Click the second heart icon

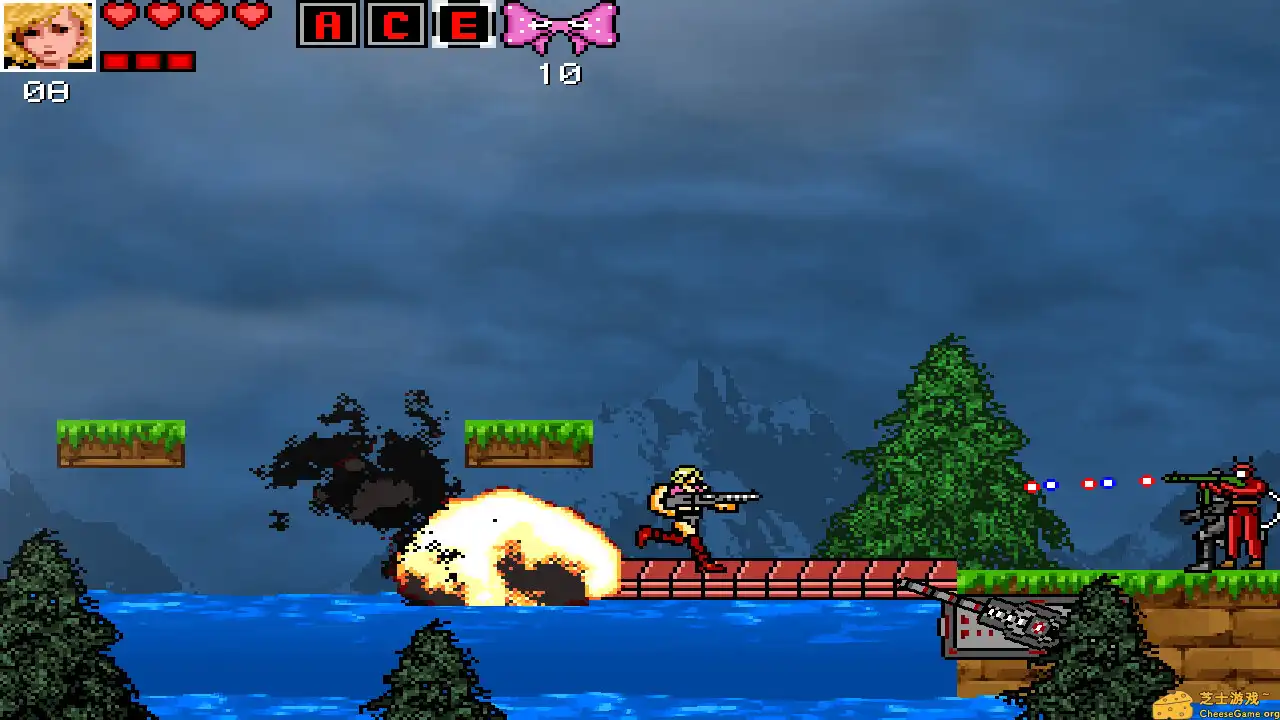[x=162, y=16]
